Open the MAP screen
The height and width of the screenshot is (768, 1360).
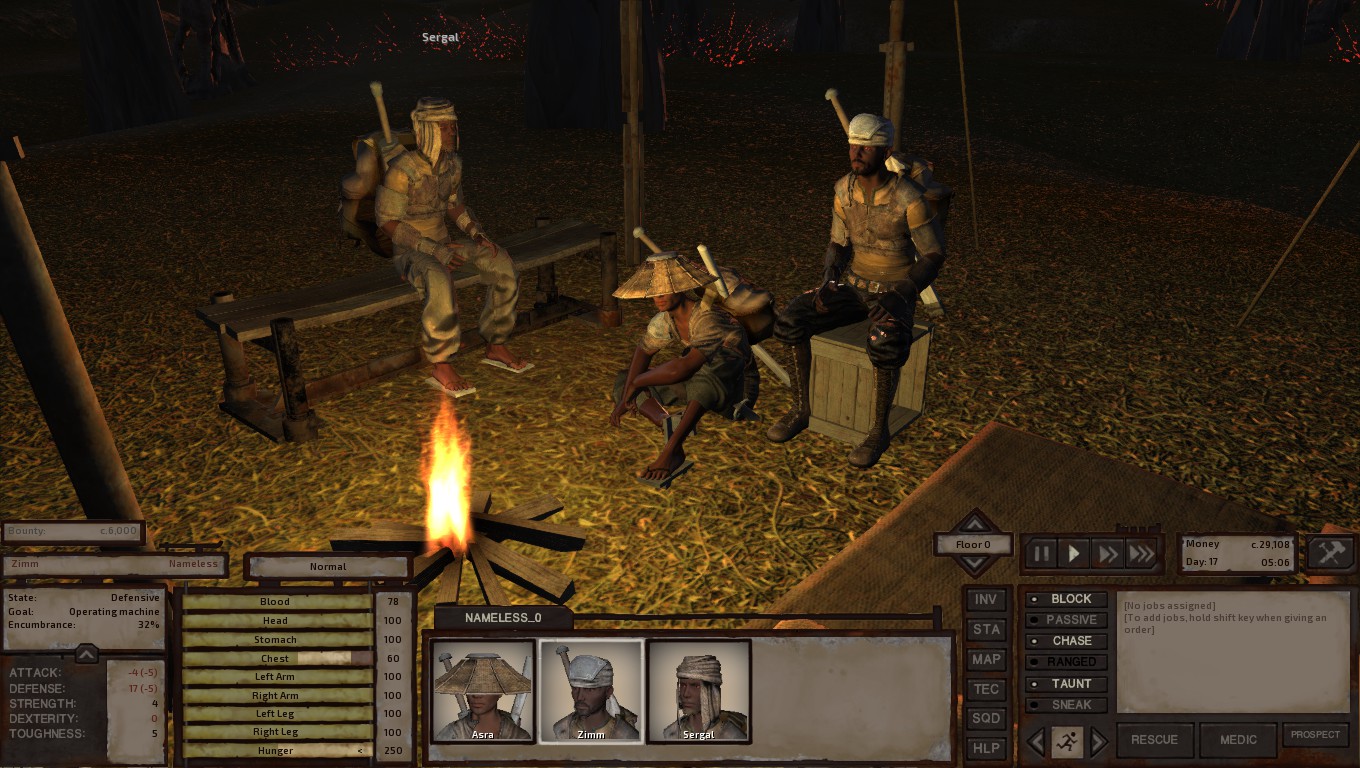coord(986,659)
